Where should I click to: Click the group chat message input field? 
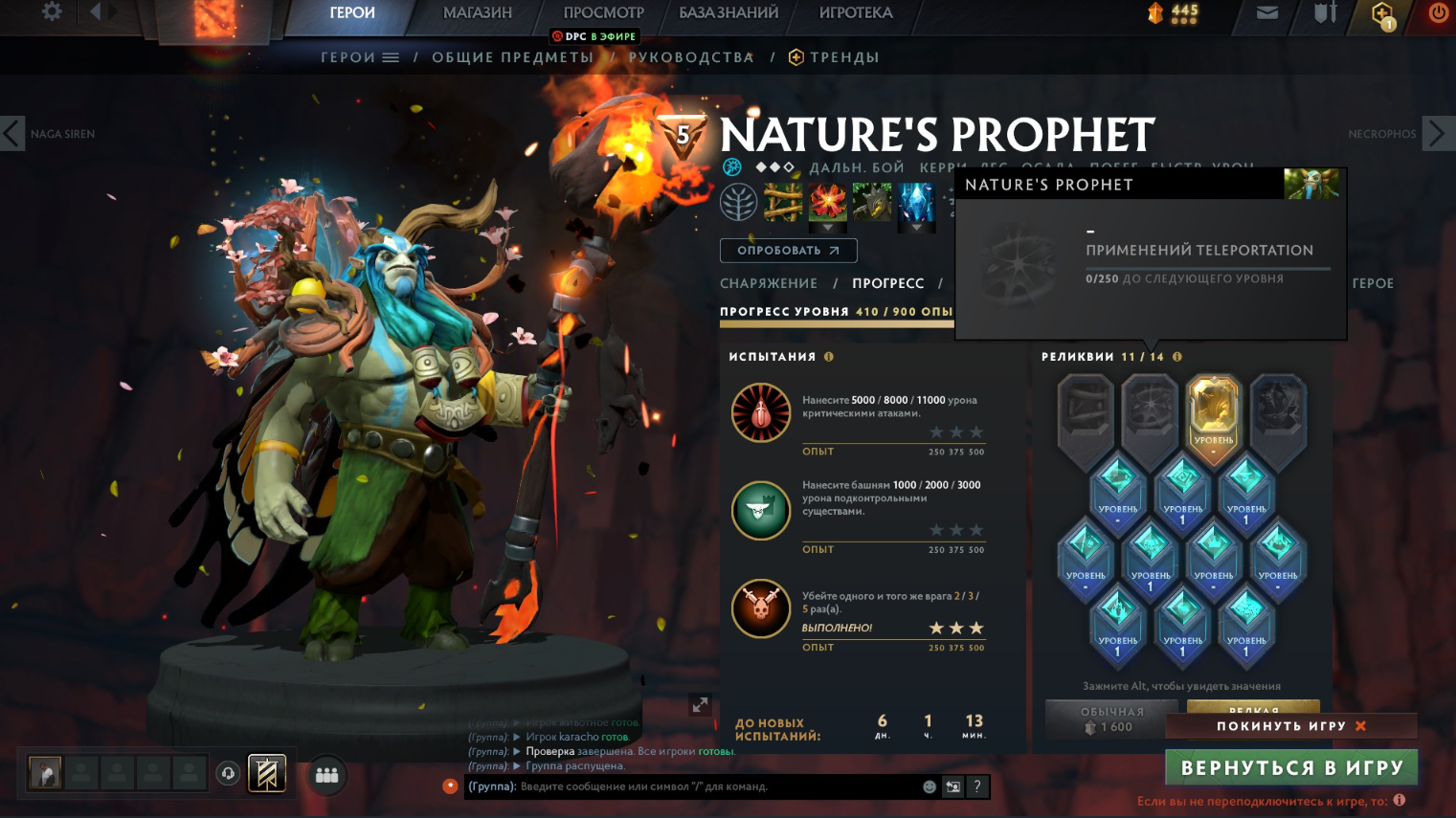(689, 786)
